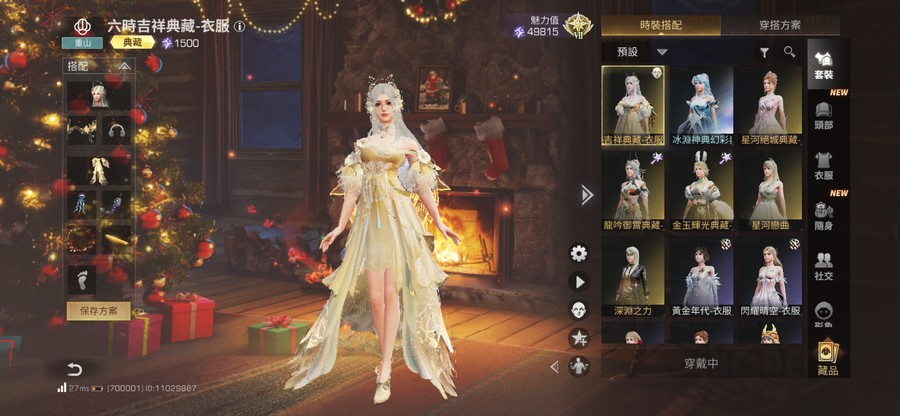Open the 社交 category
The image size is (900, 416).
(x=824, y=265)
